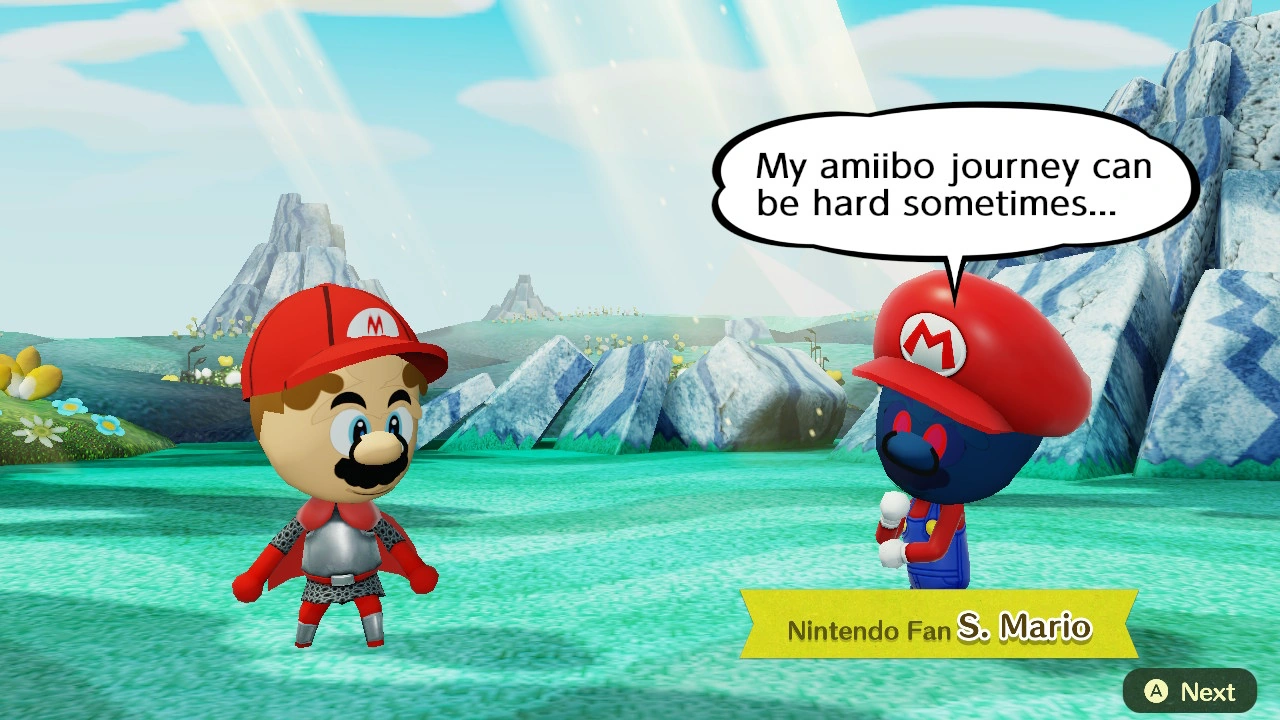
Task: Click the A button icon on the Next prompt
Action: point(1155,691)
